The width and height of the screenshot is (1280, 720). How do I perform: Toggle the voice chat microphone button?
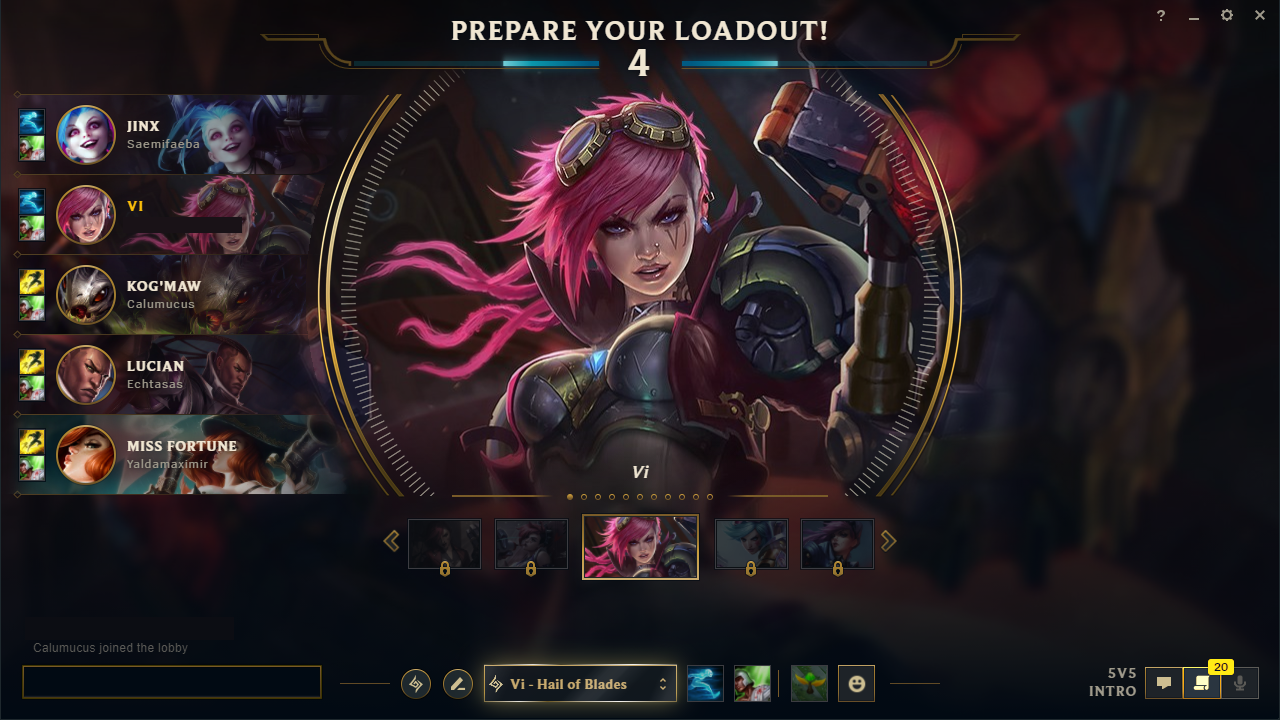(1240, 684)
